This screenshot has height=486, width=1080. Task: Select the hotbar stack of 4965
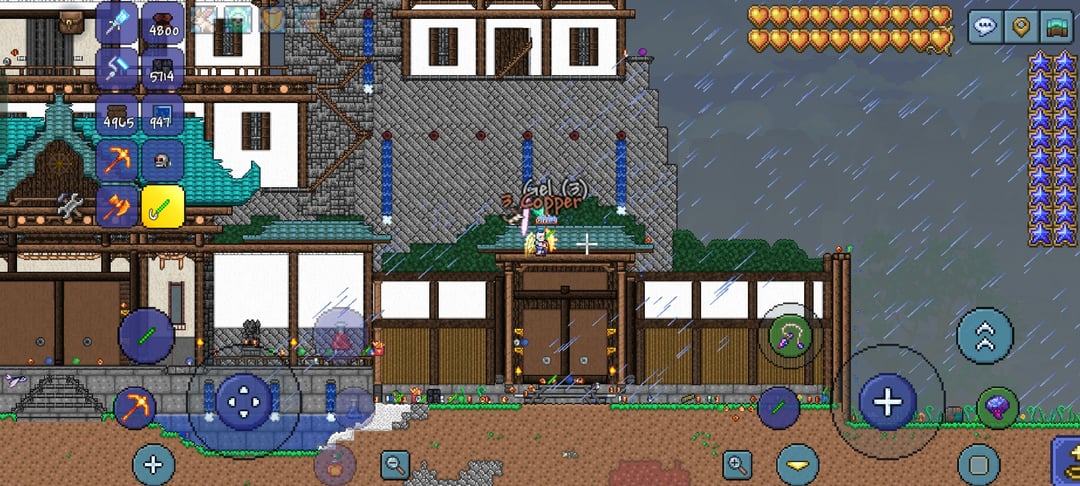point(118,115)
